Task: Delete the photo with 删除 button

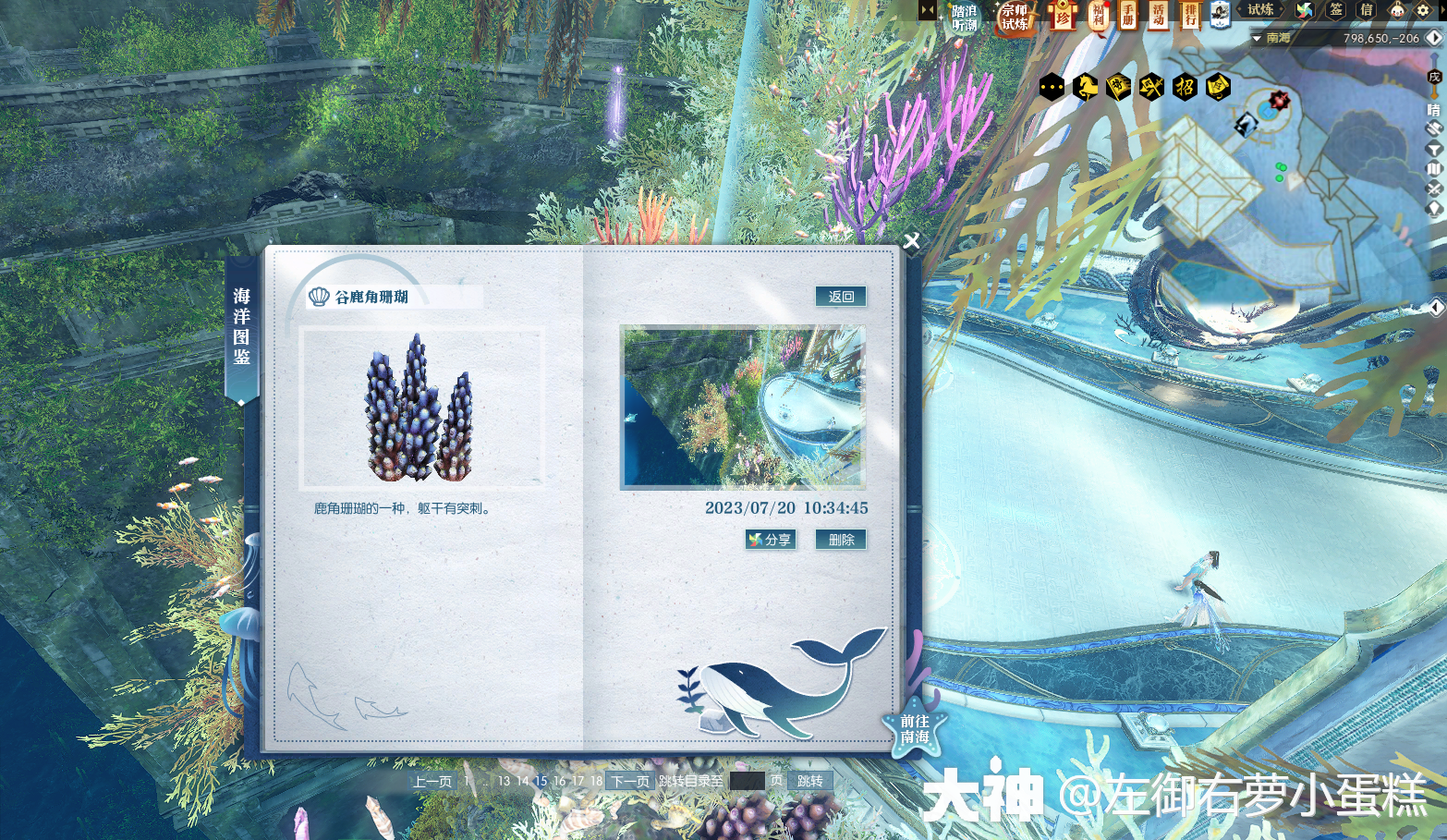Action: pyautogui.click(x=841, y=540)
